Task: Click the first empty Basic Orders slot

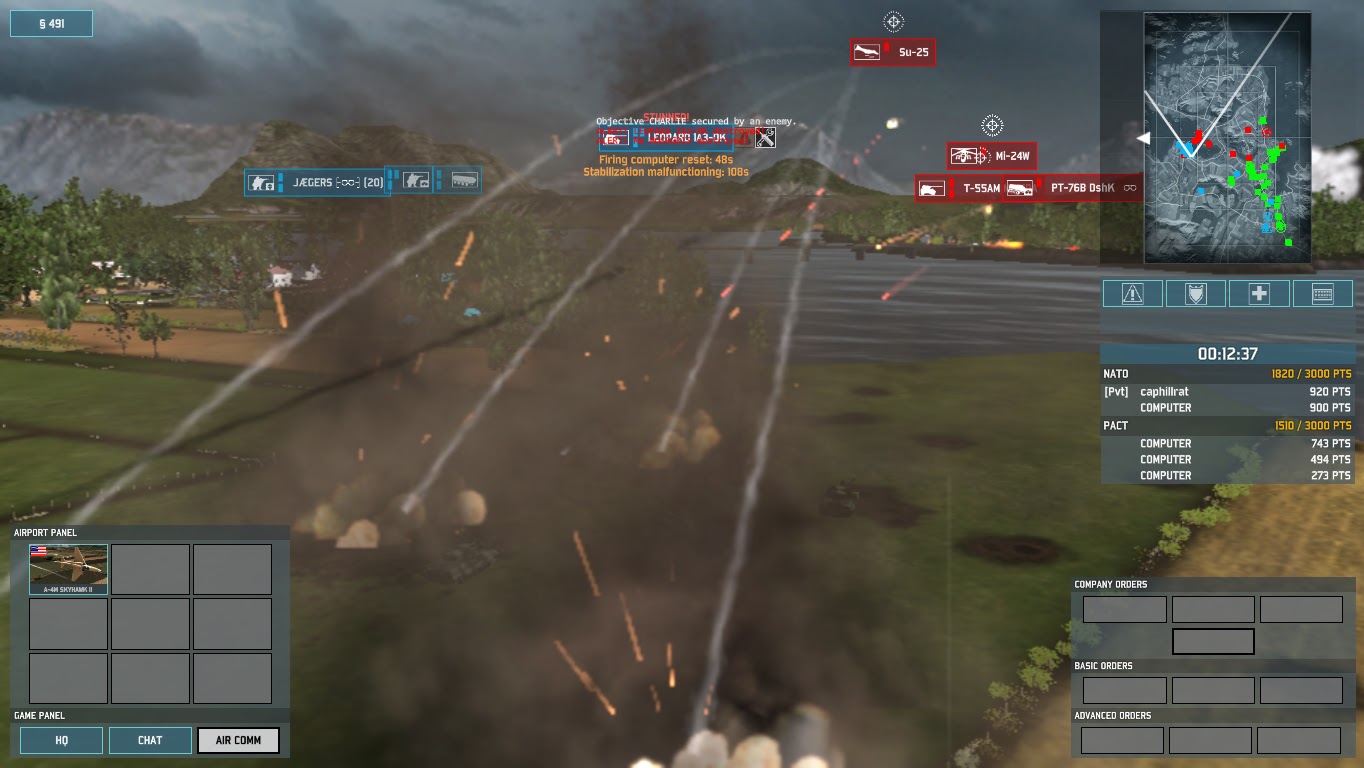Action: [1124, 690]
